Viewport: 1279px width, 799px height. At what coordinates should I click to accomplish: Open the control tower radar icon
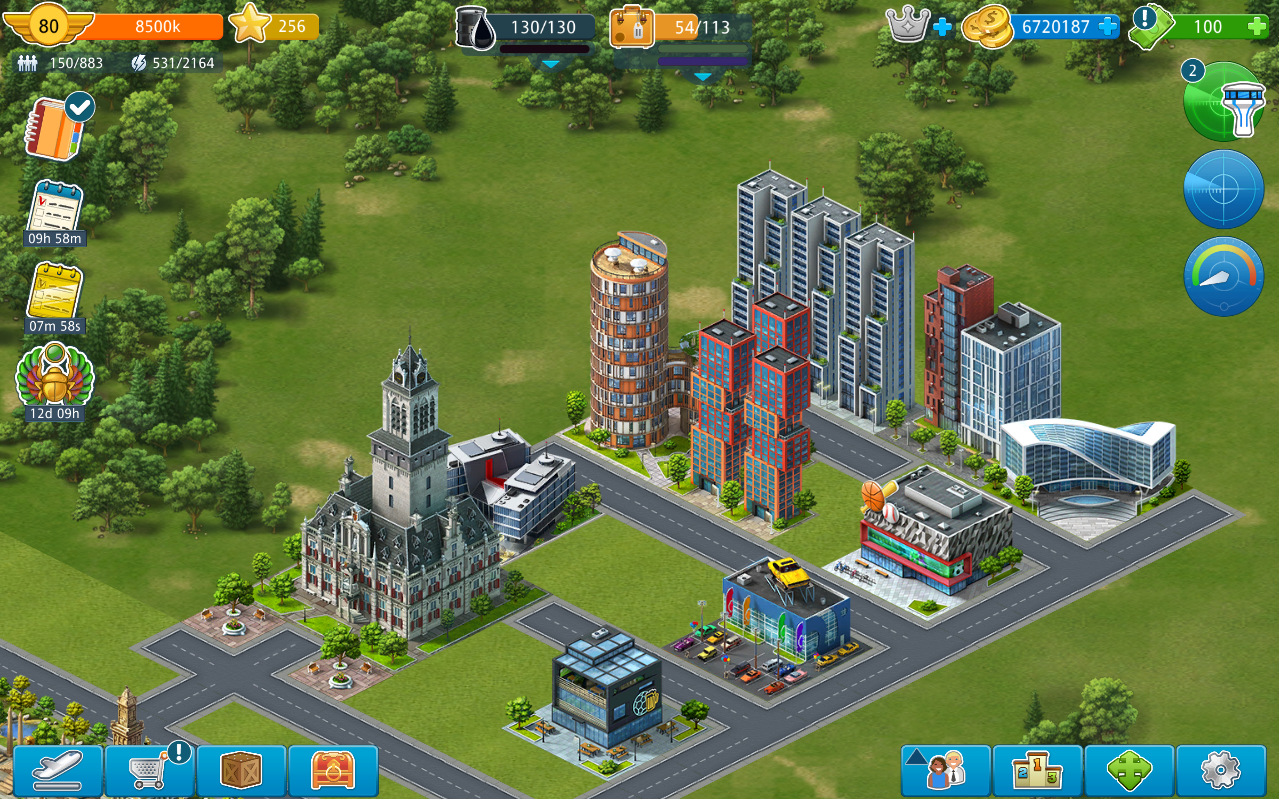pos(1224,102)
